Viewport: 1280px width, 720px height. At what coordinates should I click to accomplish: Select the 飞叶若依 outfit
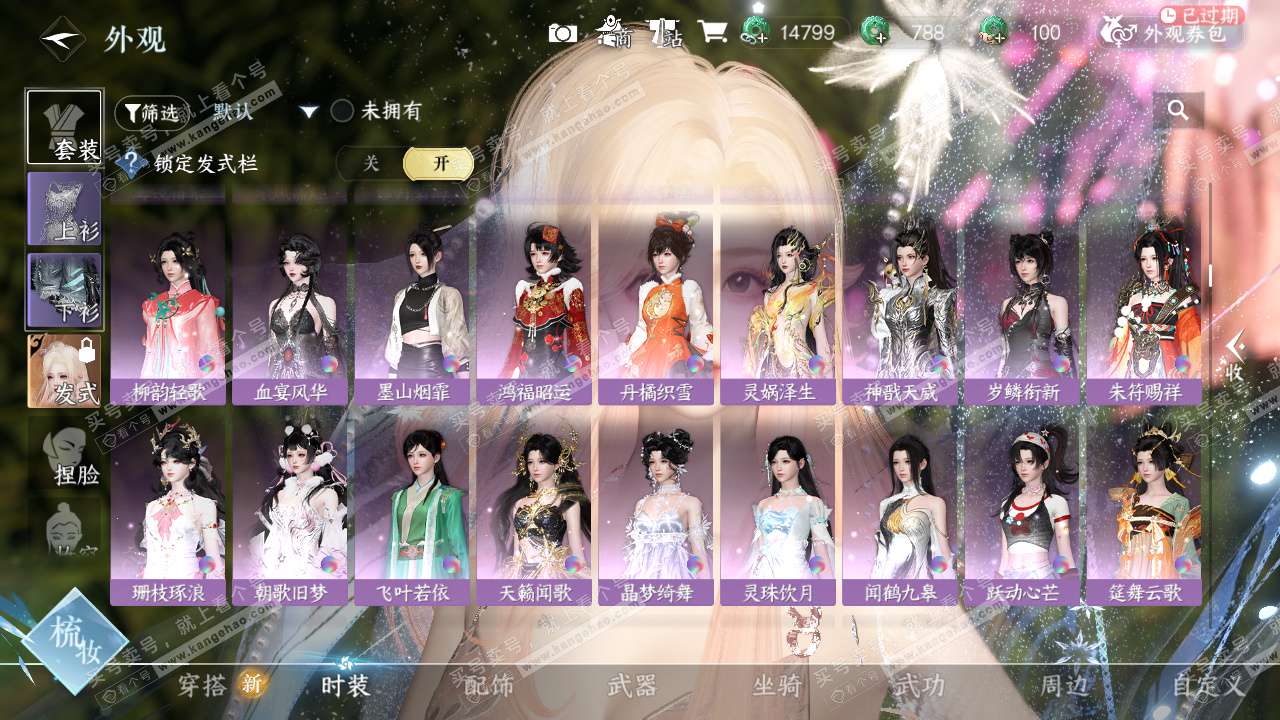click(x=413, y=510)
